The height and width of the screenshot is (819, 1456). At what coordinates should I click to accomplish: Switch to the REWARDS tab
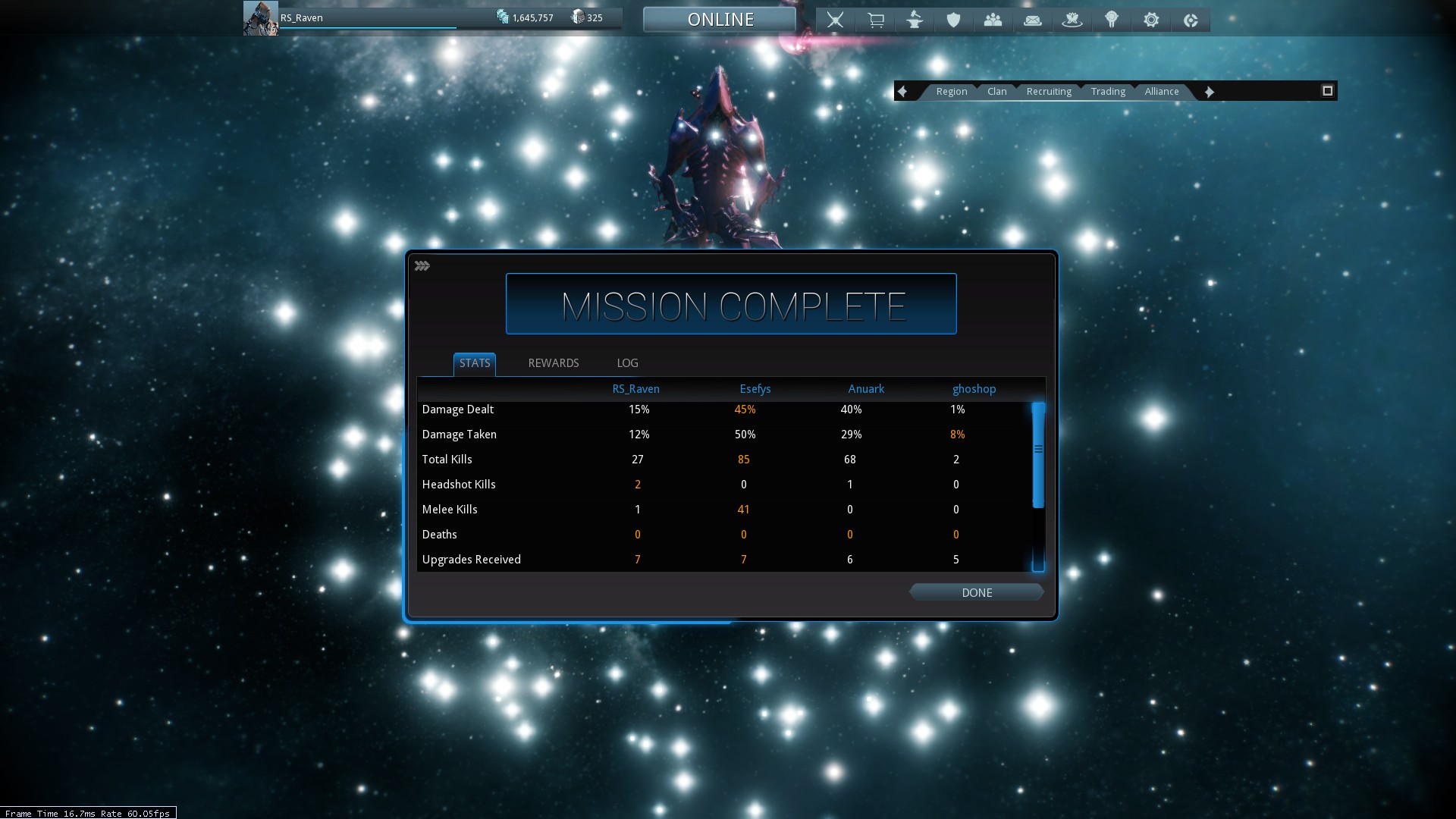point(554,363)
